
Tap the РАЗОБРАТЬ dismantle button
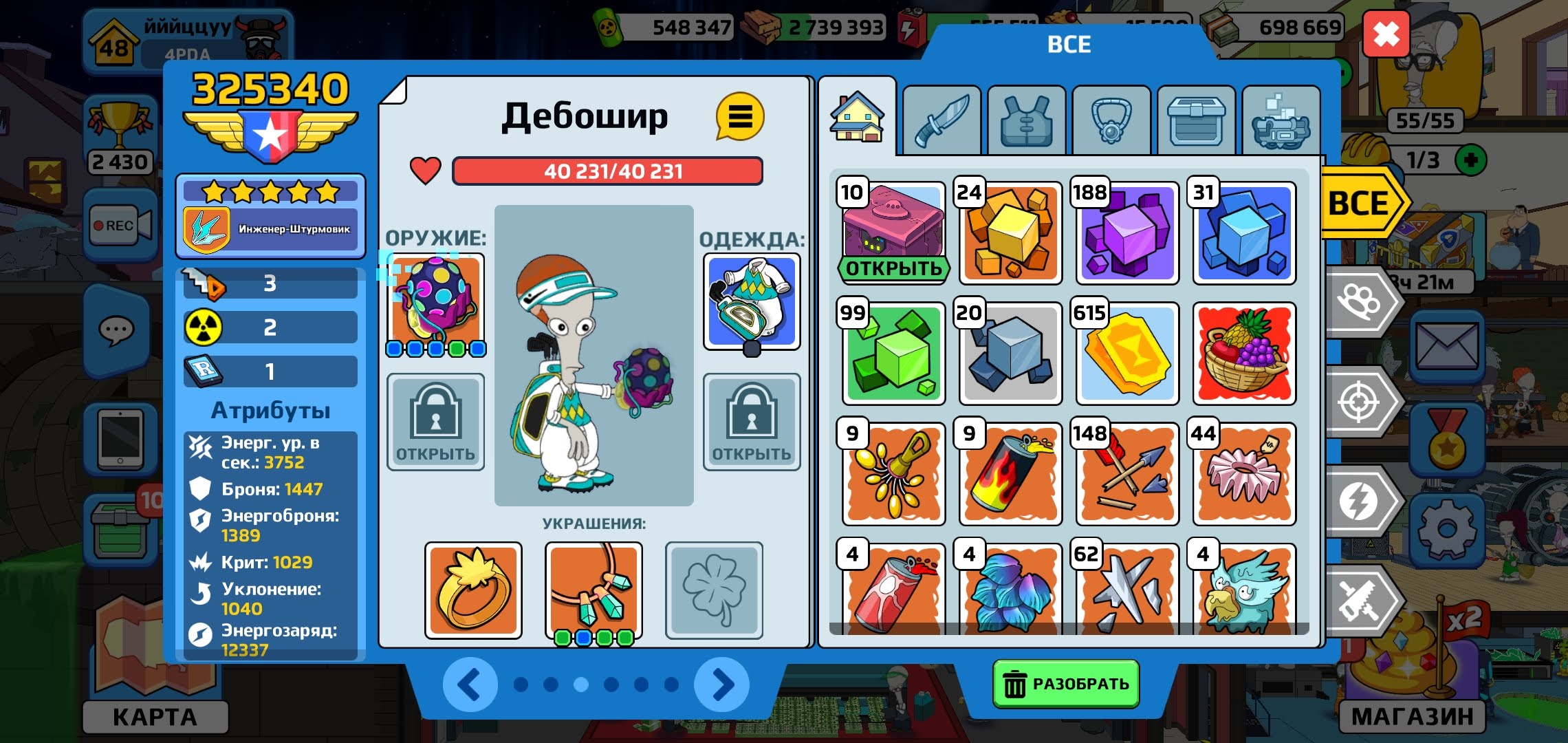point(1066,684)
